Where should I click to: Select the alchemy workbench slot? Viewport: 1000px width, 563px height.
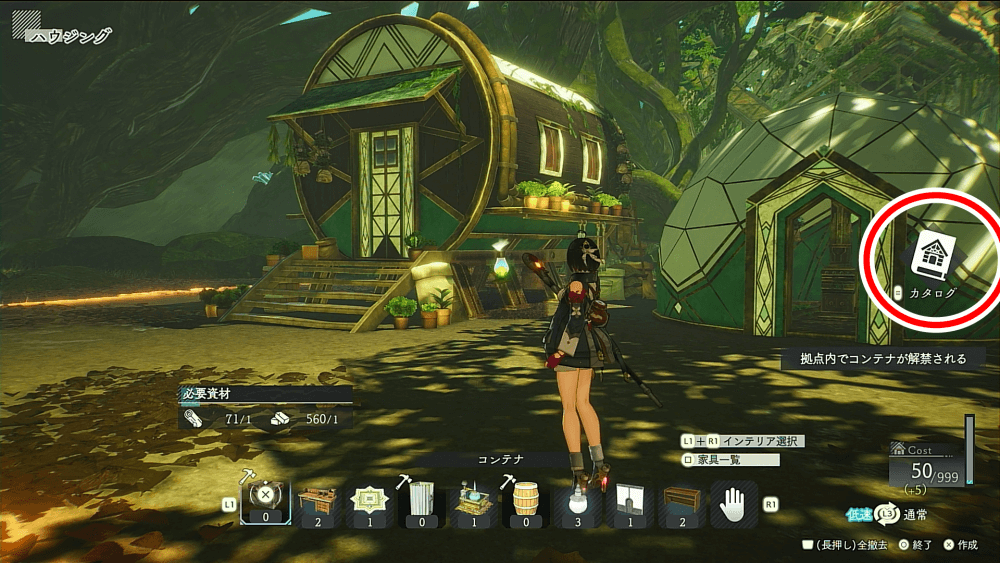point(473,501)
